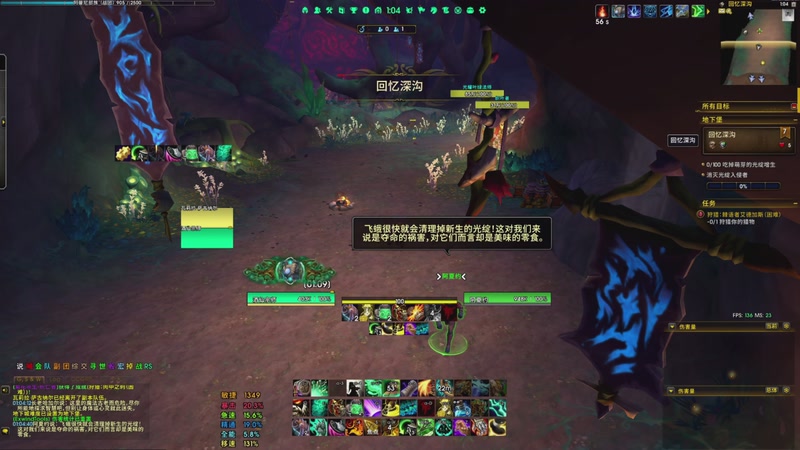
Task: Collapse the 所有目标 objectives tracker
Action: 792,105
